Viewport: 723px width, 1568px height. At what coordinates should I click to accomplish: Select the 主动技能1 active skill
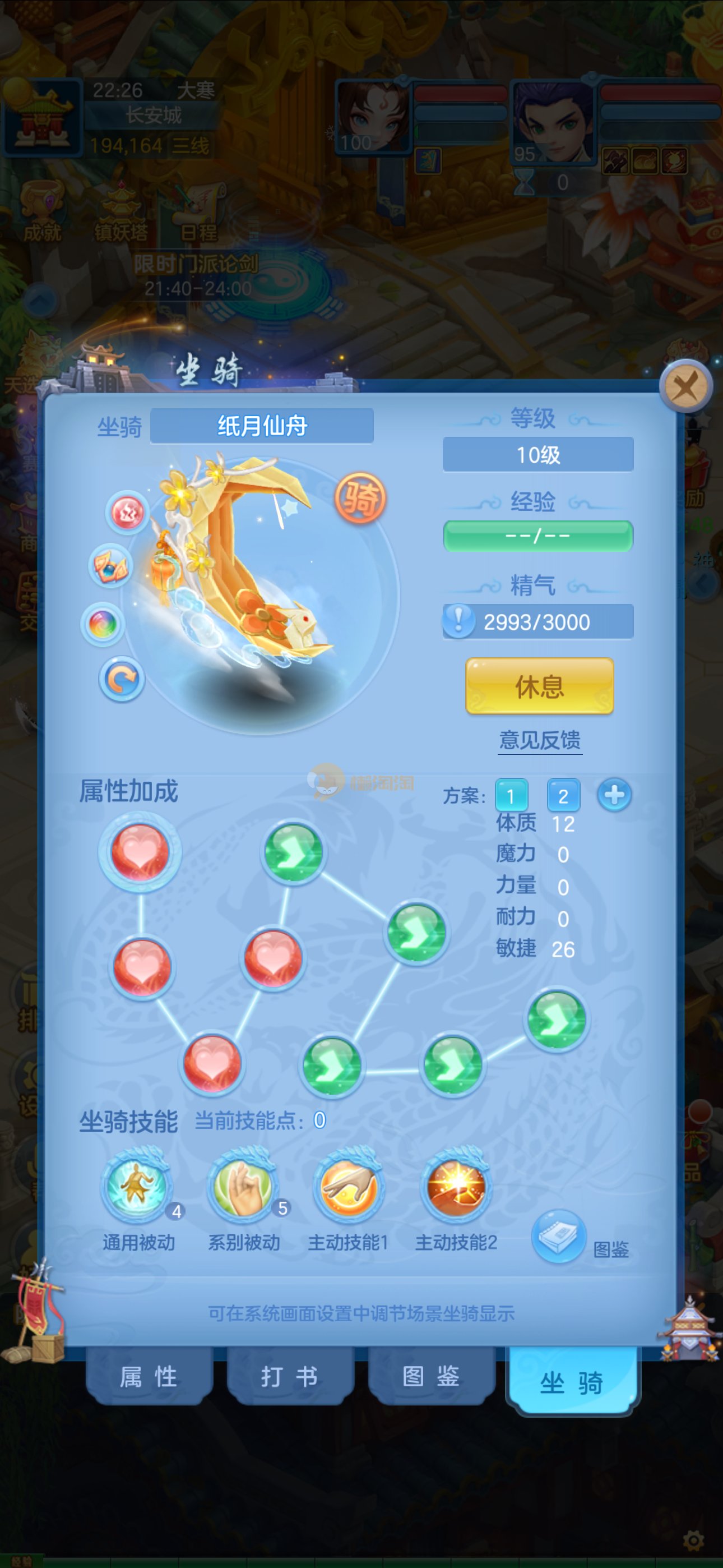pos(348,1186)
